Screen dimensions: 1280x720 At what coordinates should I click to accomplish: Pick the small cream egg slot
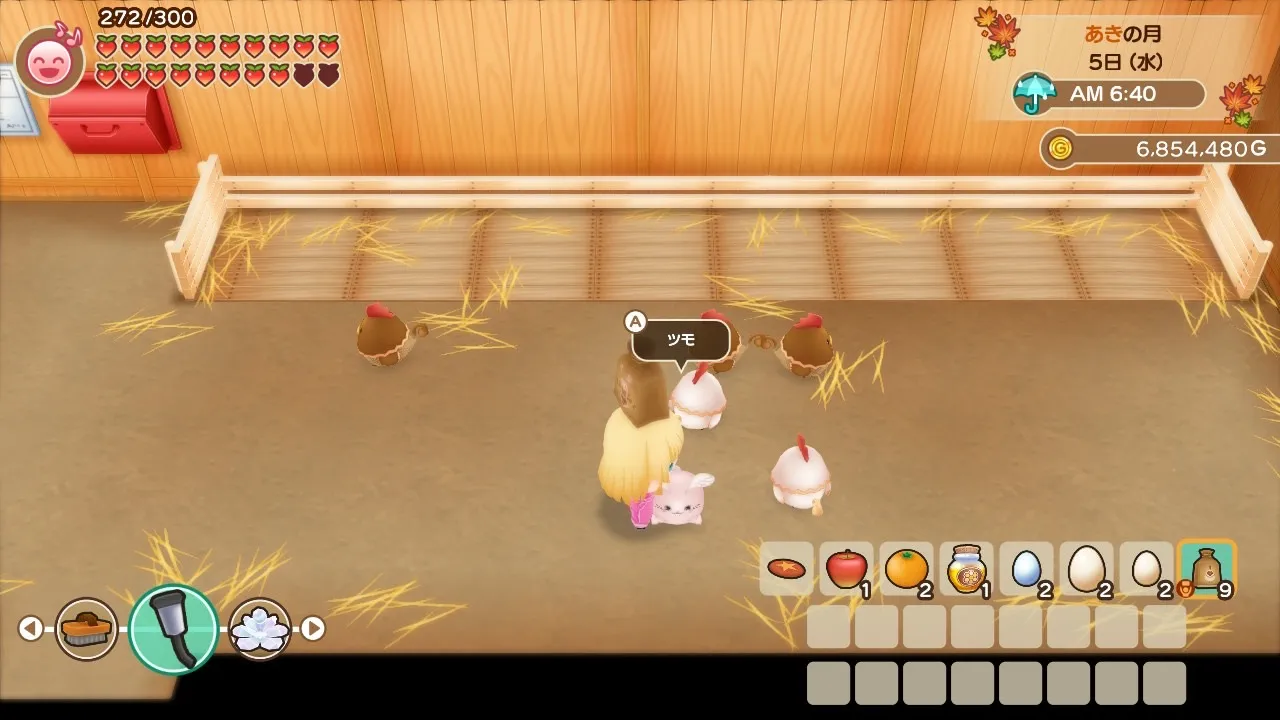tap(1146, 569)
